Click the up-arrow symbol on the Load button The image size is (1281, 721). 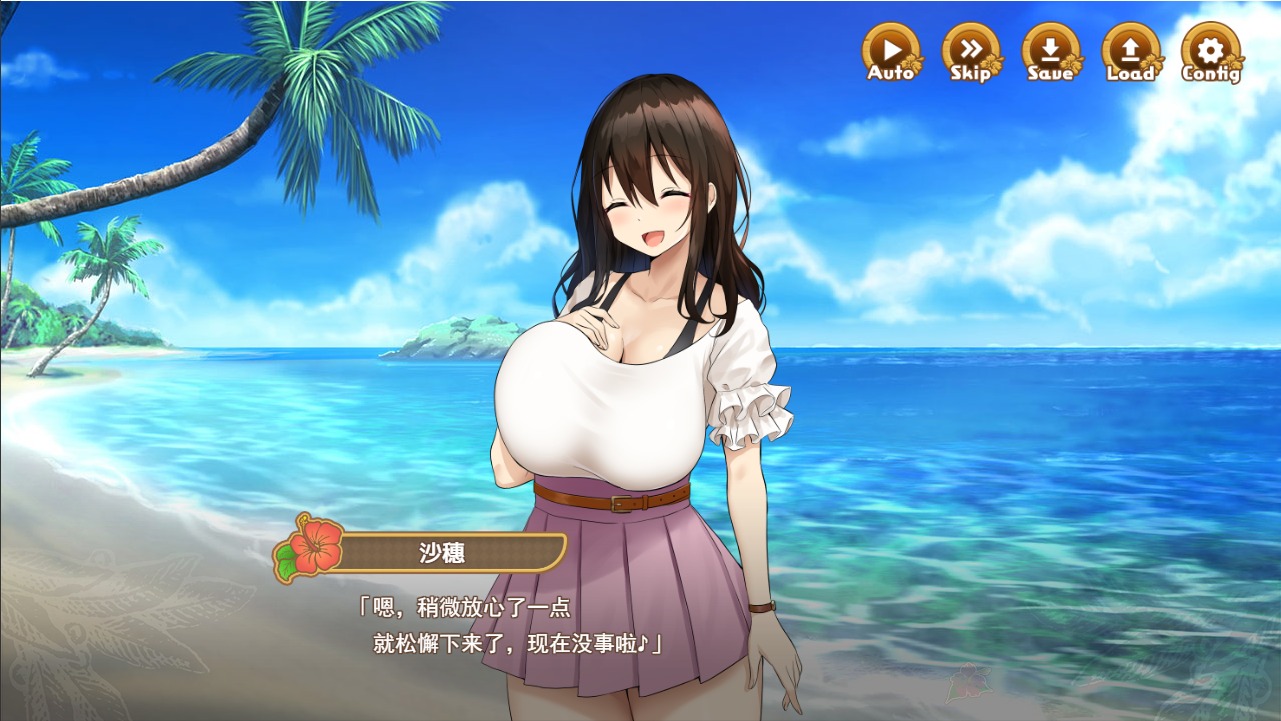1129,47
